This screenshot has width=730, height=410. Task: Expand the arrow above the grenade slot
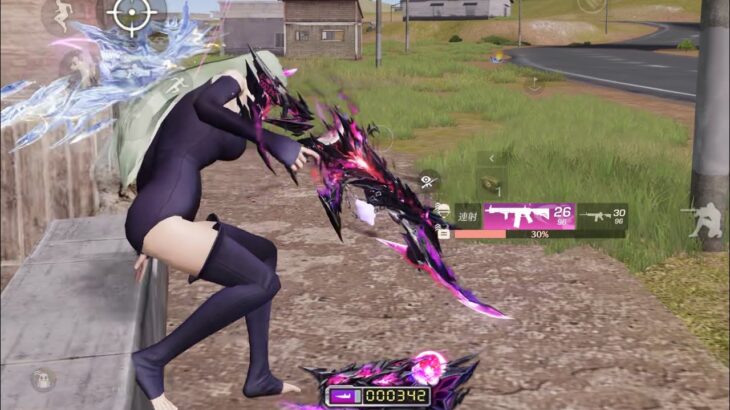click(x=491, y=158)
